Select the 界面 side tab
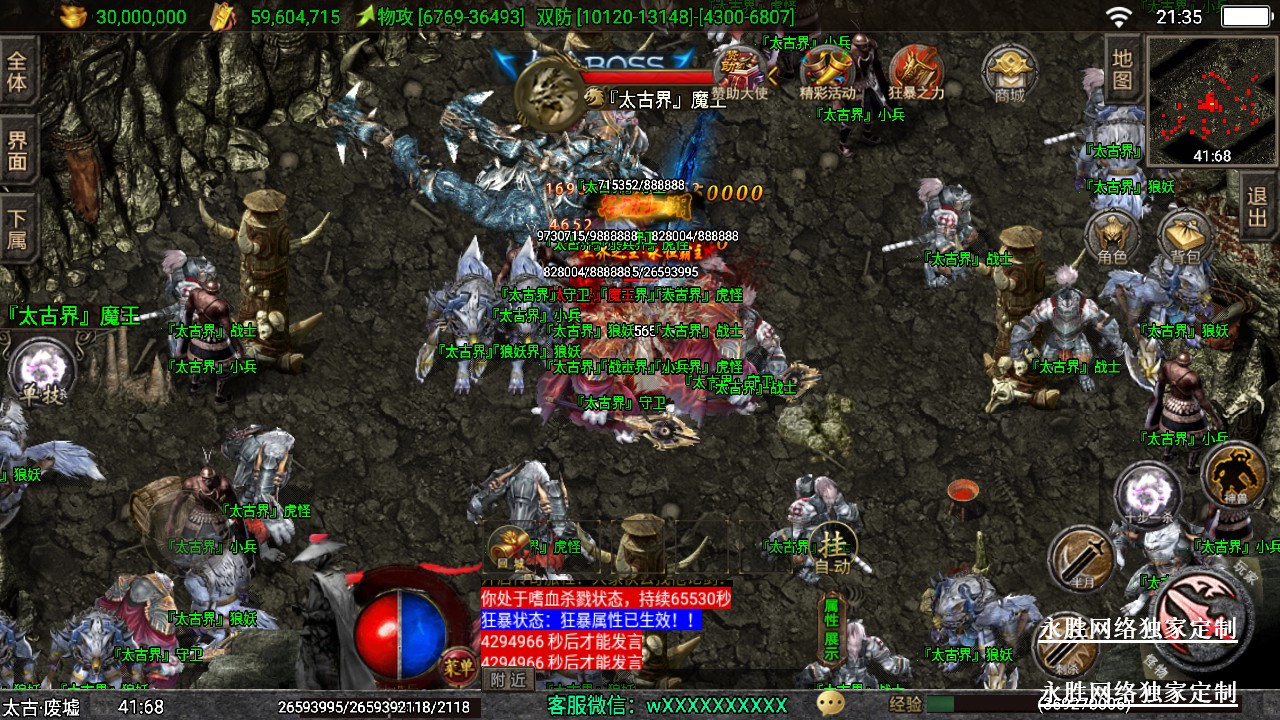Image resolution: width=1280 pixels, height=720 pixels. pos(18,152)
